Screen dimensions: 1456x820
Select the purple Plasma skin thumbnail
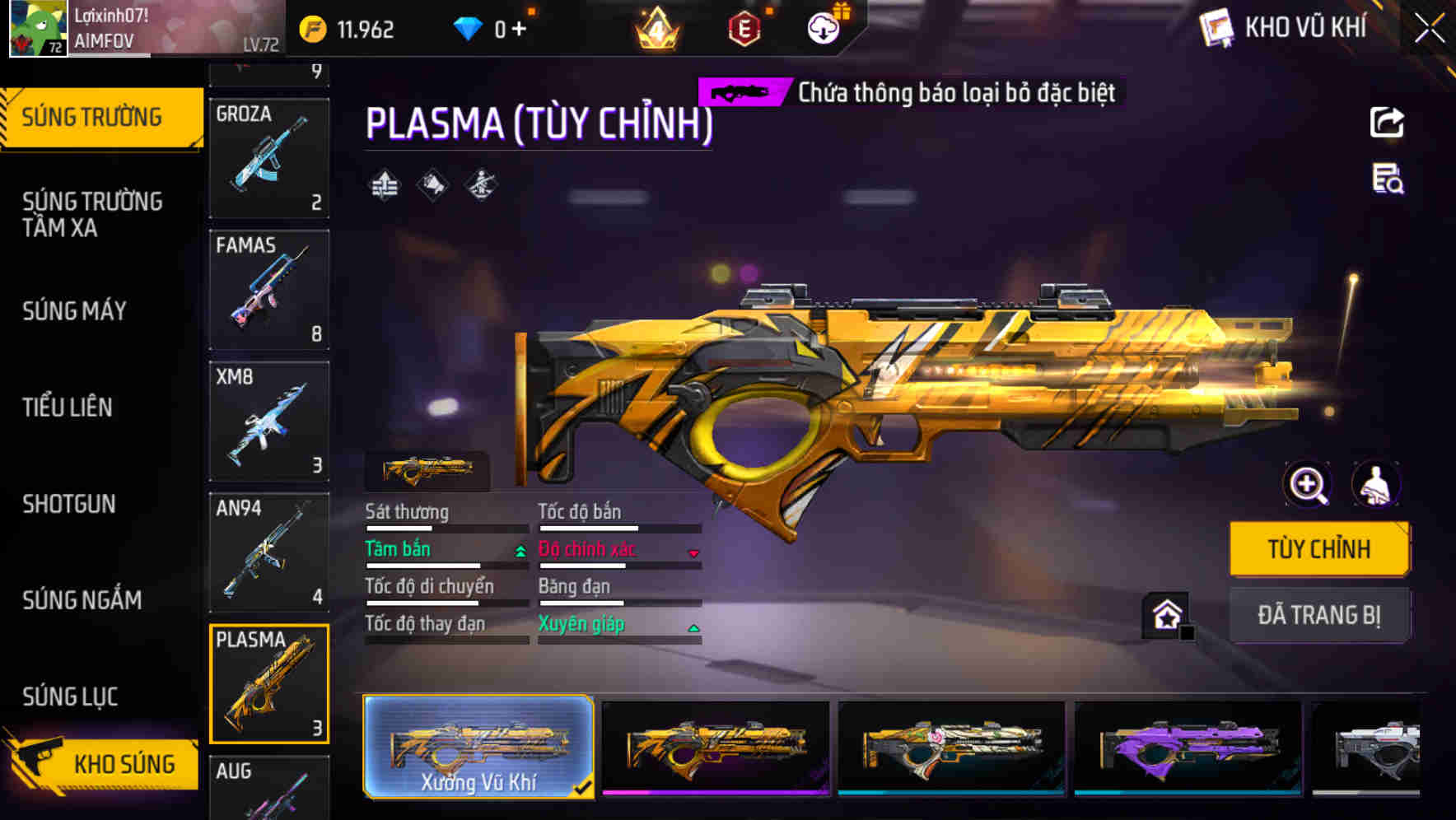pyautogui.click(x=1188, y=748)
